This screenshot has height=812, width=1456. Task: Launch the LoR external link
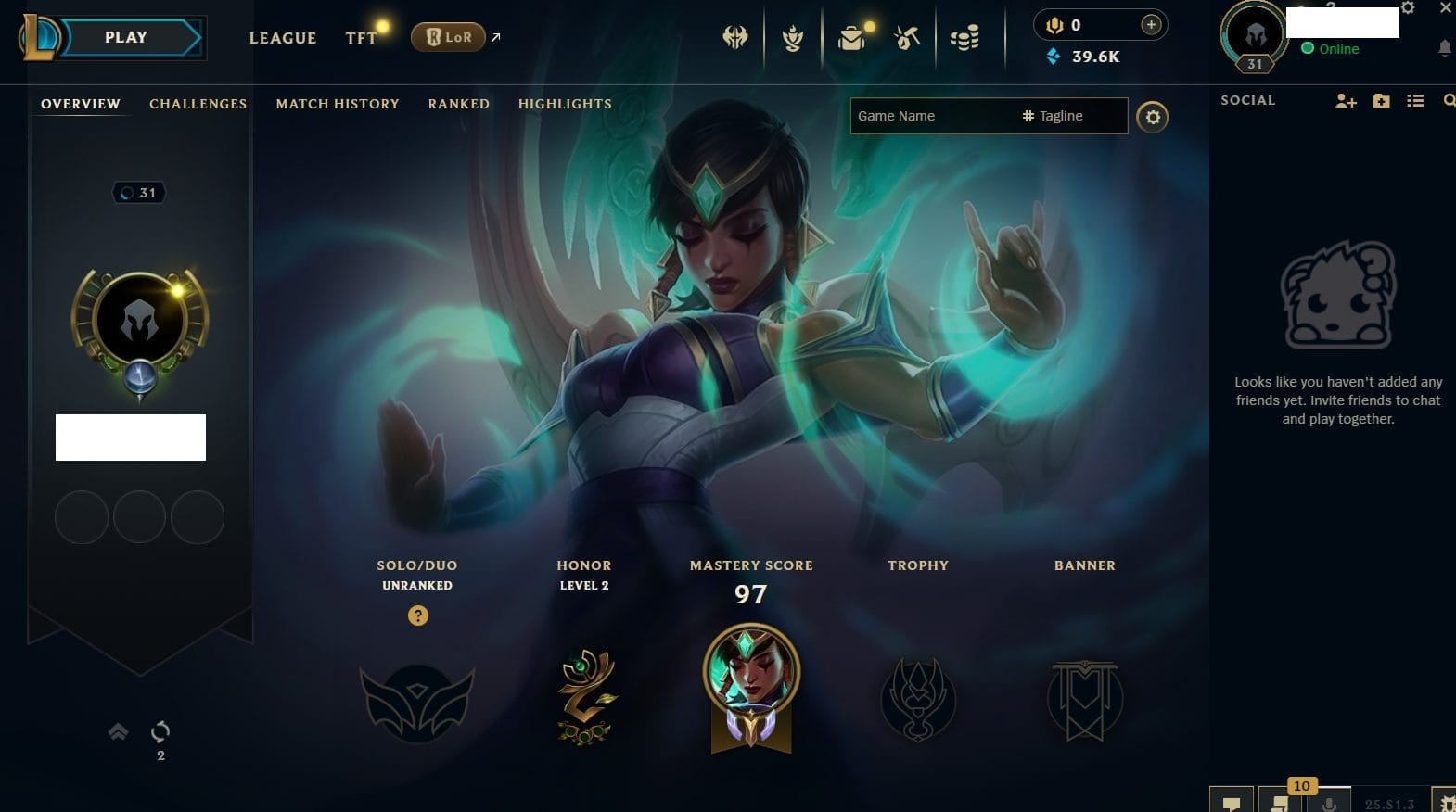tap(449, 37)
